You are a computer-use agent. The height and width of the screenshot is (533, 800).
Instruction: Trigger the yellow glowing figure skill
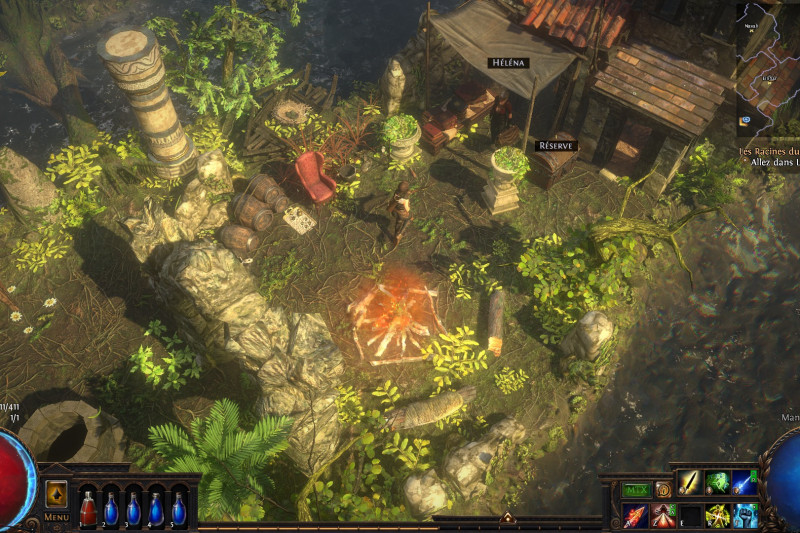coord(717,516)
